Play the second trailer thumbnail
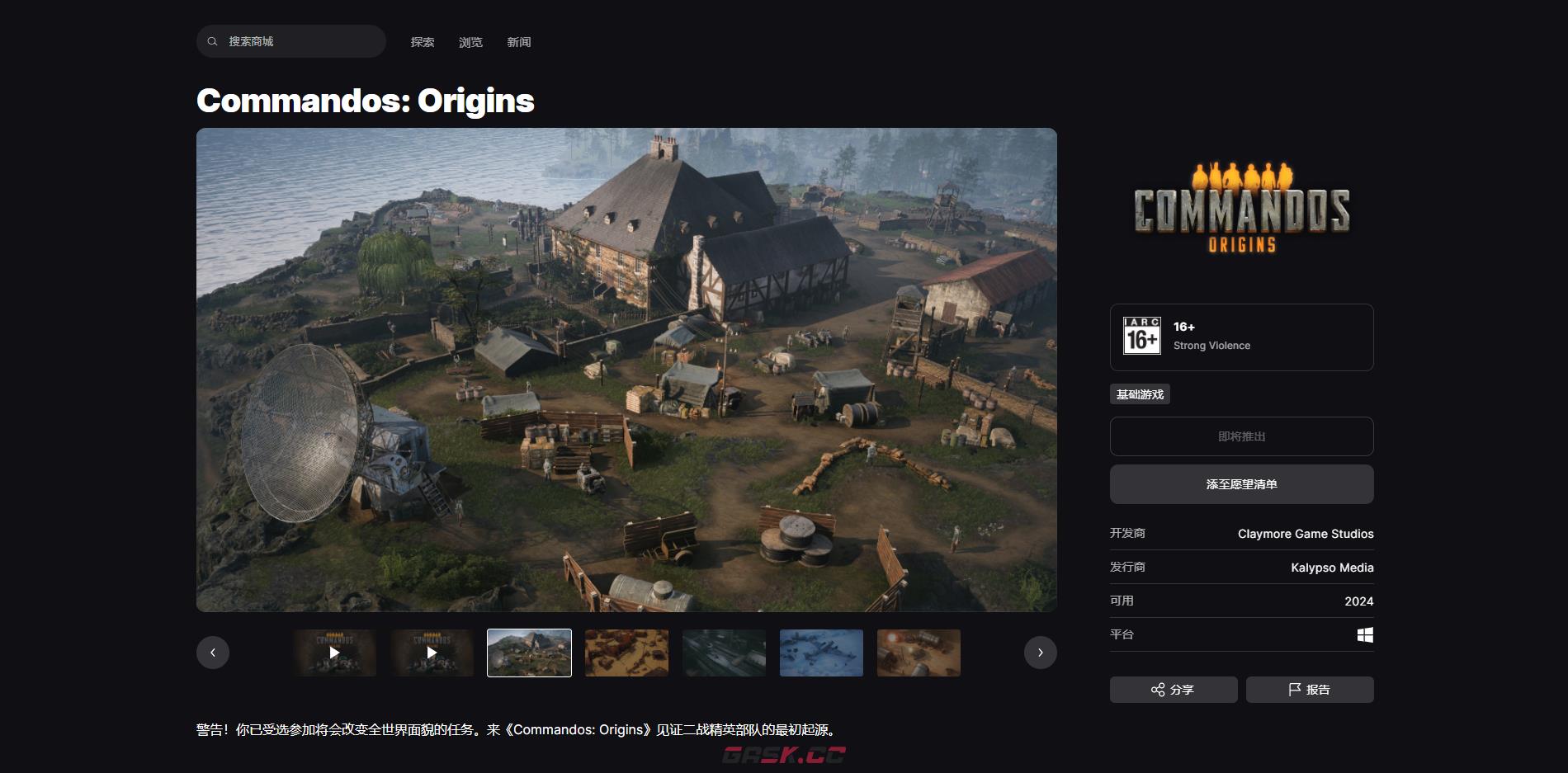 coord(432,653)
